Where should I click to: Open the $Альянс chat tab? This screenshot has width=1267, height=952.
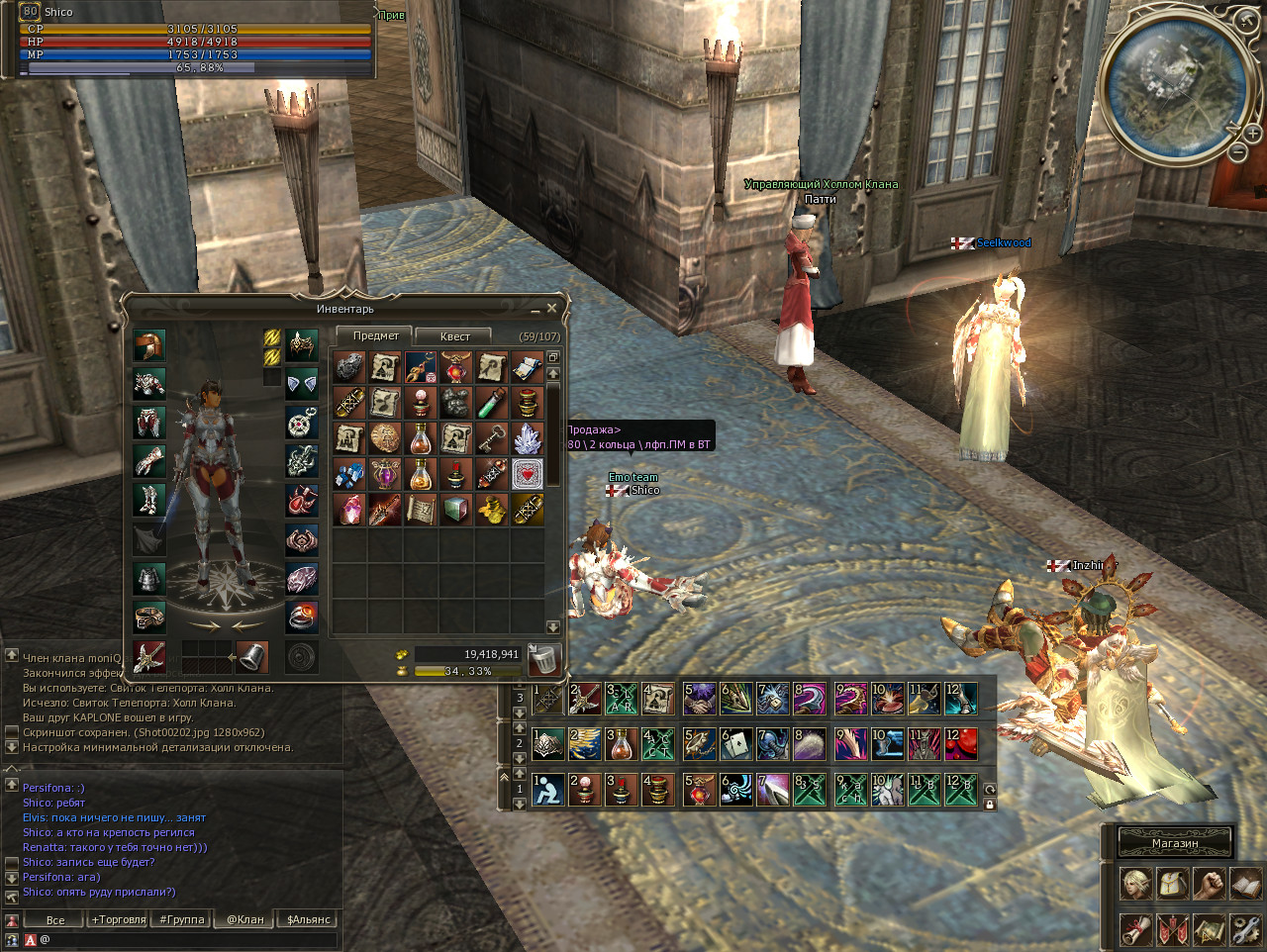pyautogui.click(x=308, y=919)
